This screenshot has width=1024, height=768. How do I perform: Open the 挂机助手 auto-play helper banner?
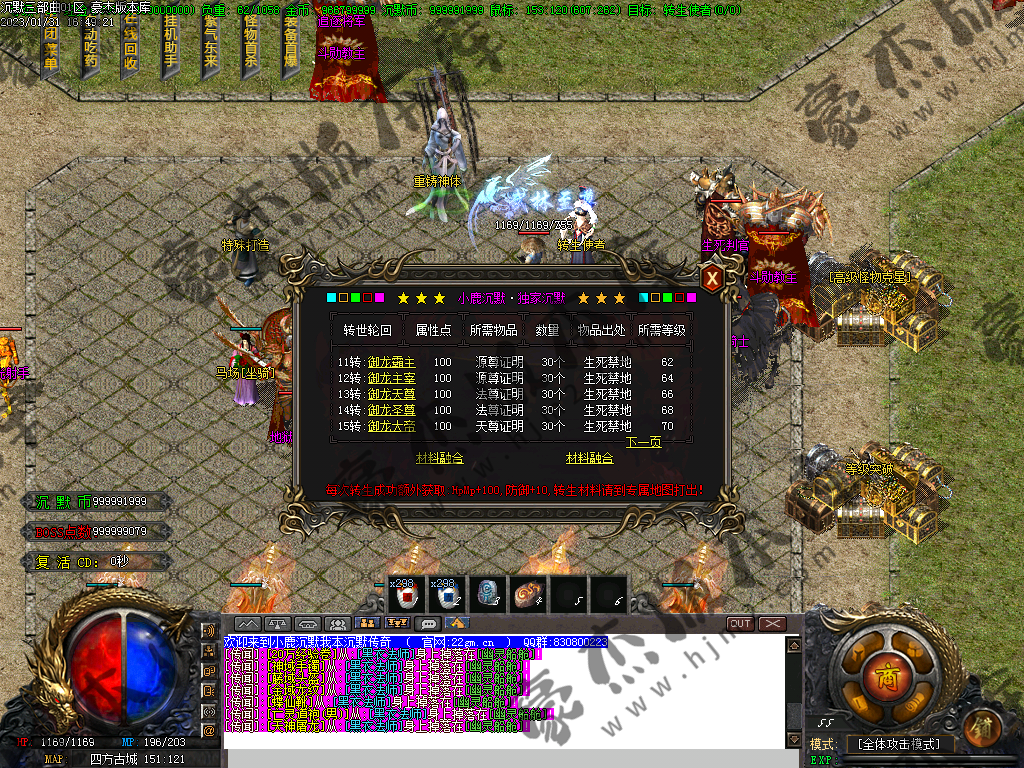tap(170, 45)
